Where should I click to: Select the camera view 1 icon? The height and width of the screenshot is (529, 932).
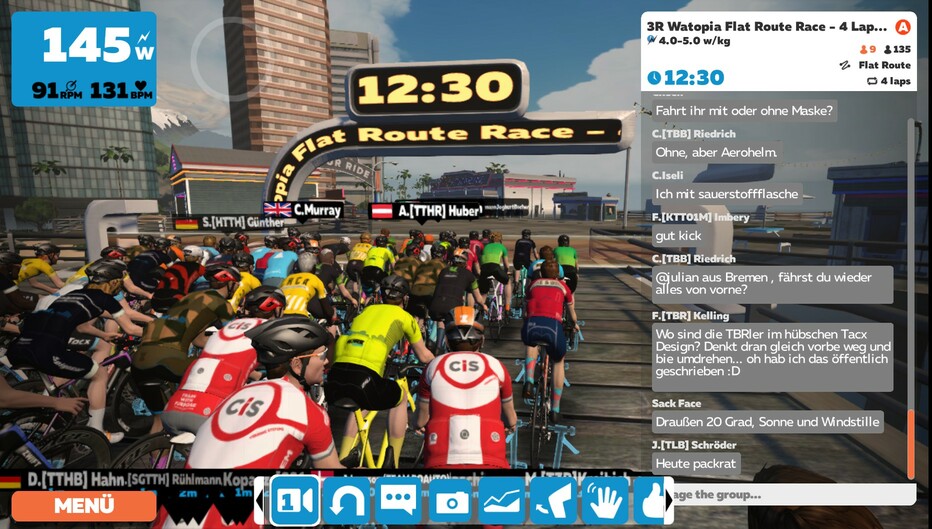(294, 502)
